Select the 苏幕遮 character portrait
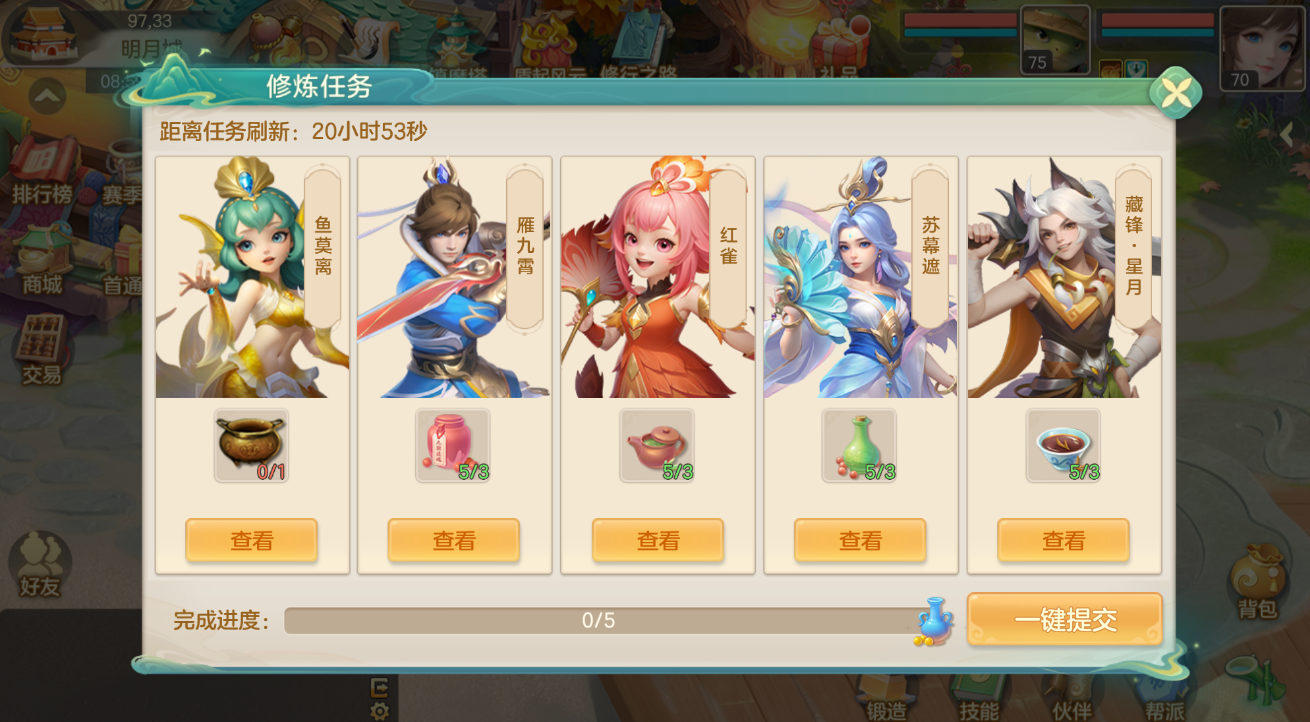Image resolution: width=1310 pixels, height=722 pixels. pos(861,280)
